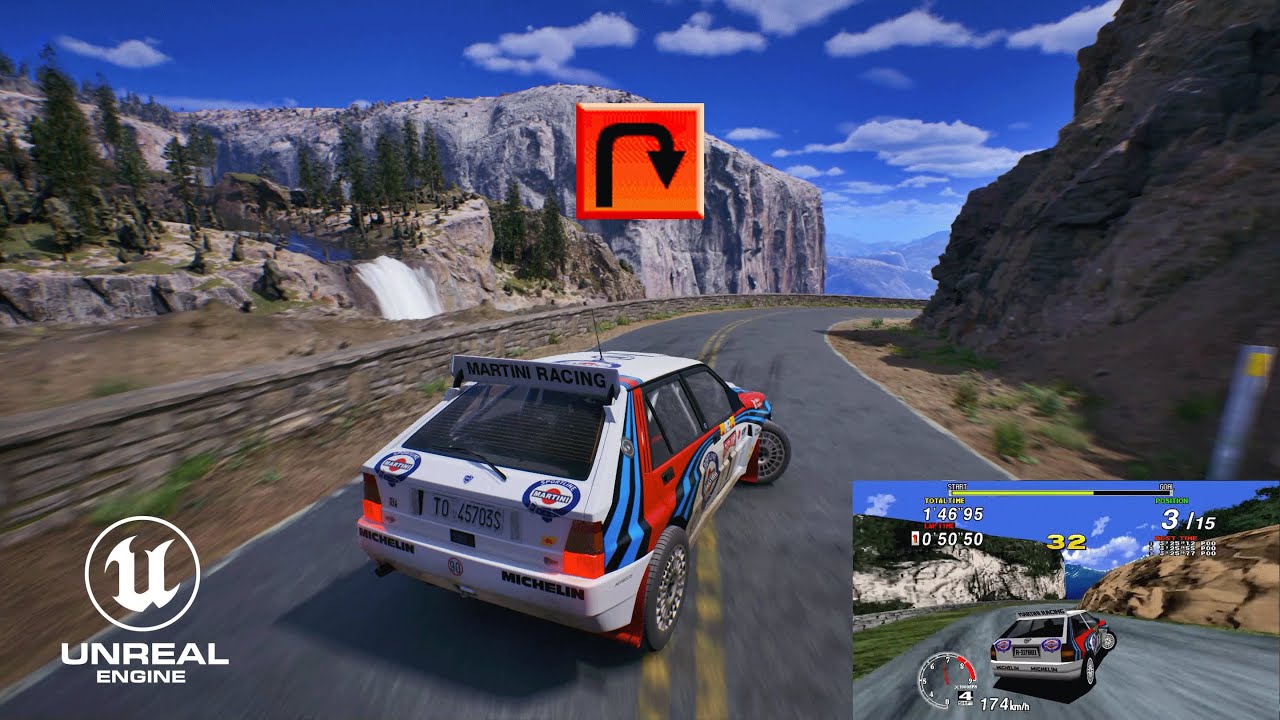Screen dimensions: 1280x720
Task: Click the orange right-turn arrow indicator
Action: tap(639, 160)
